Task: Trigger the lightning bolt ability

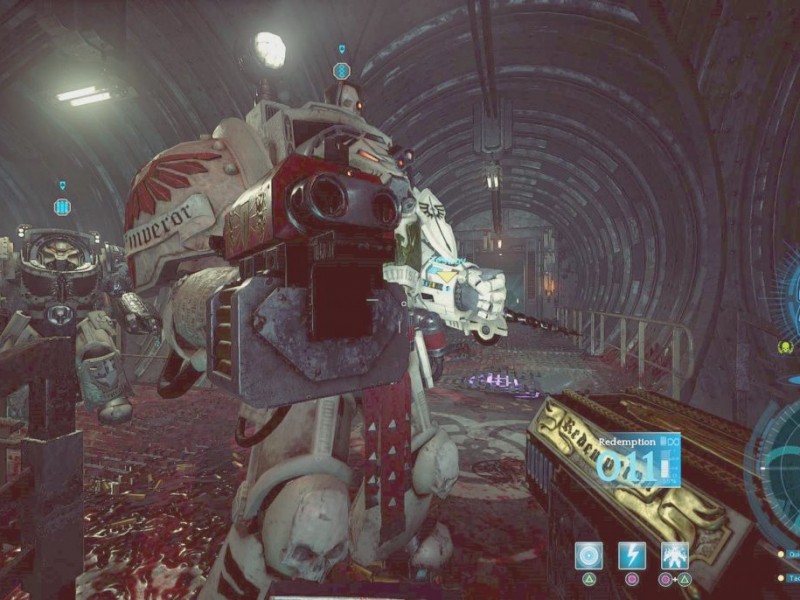Action: [x=632, y=556]
